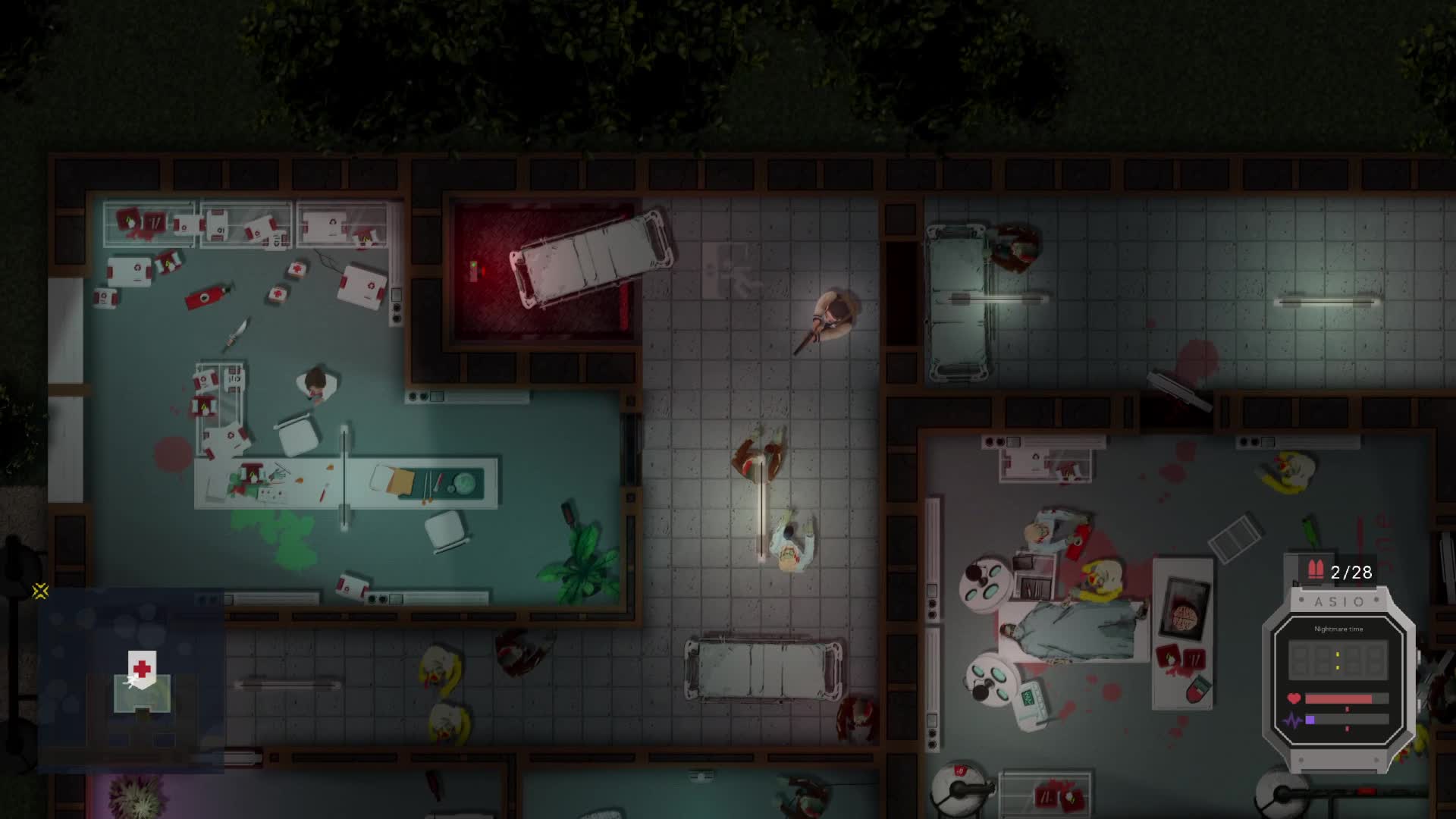Click the yellow collapse icon beside the minimap

41,591
